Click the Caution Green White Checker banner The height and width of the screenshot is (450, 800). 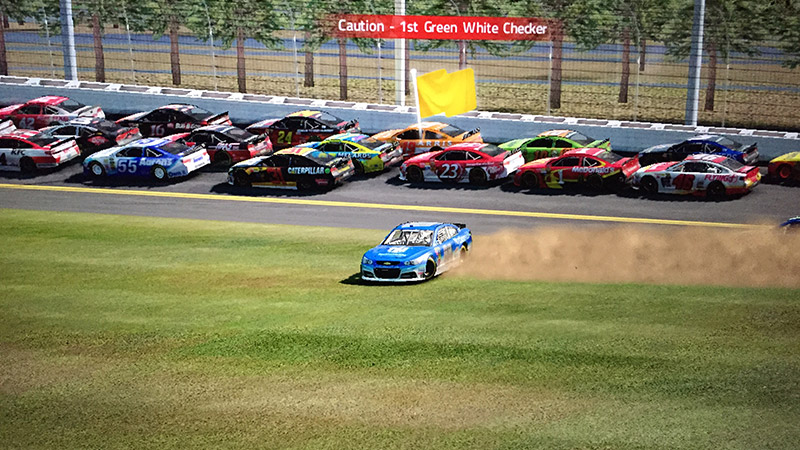point(443,27)
